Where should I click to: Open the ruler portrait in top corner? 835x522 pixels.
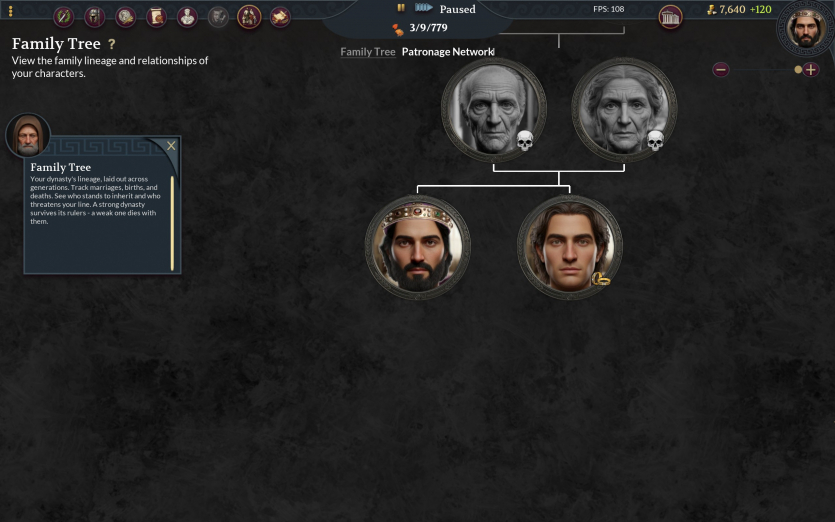click(x=805, y=26)
